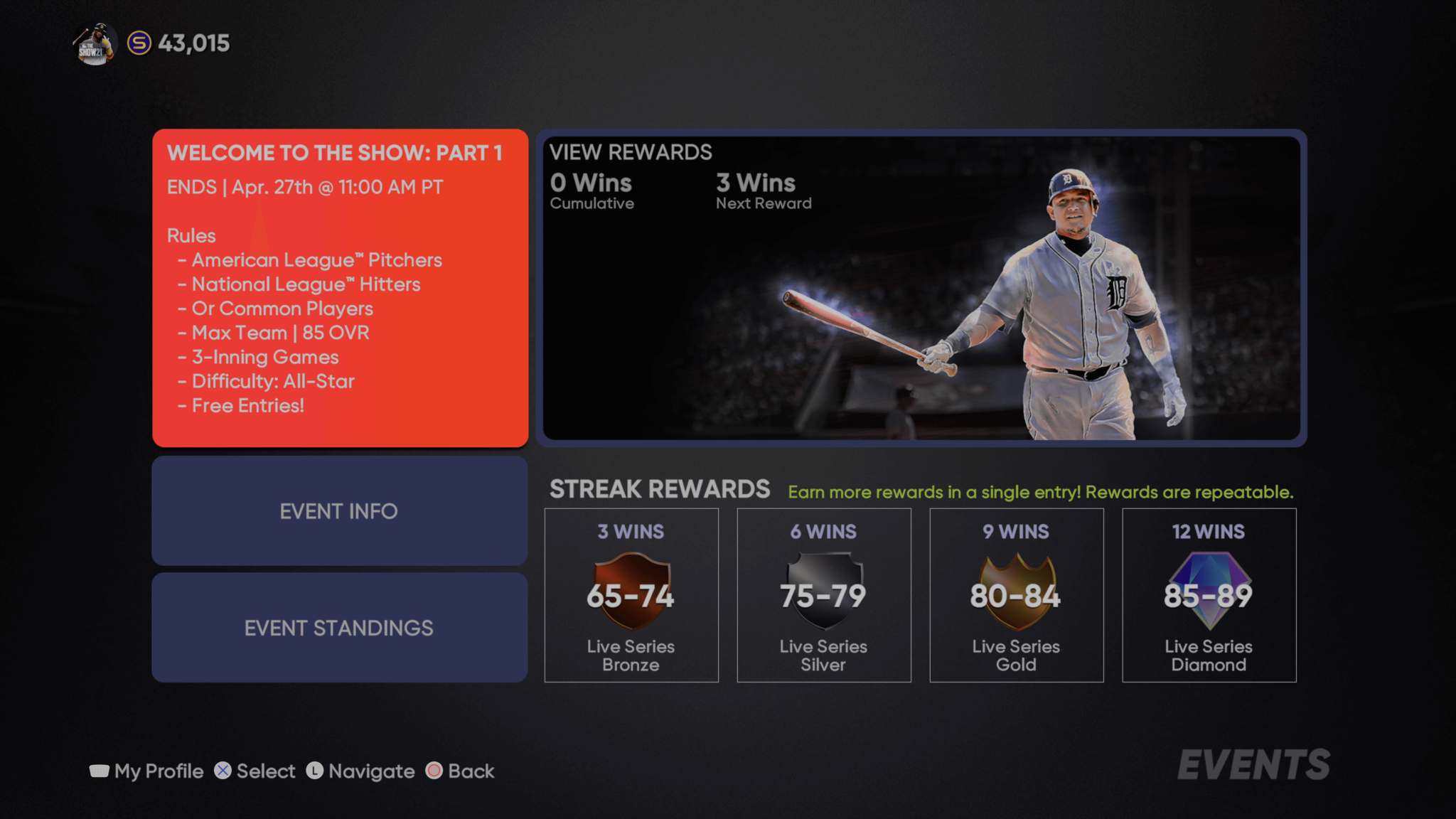This screenshot has height=819, width=1456.
Task: Inspect the 9 Wins Gold reward tile
Action: pyautogui.click(x=1017, y=595)
